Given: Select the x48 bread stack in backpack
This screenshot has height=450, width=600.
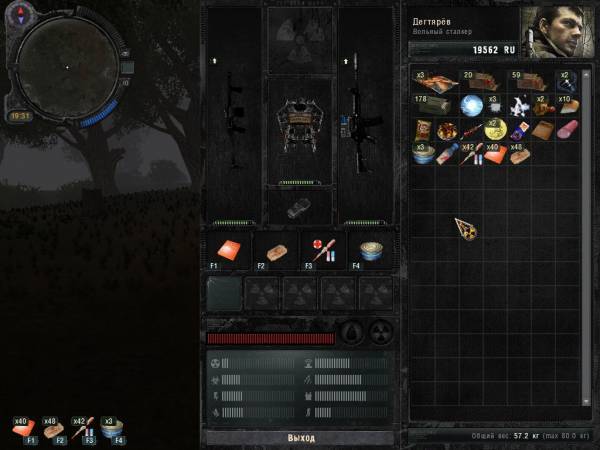Looking at the screenshot, I should coord(519,154).
